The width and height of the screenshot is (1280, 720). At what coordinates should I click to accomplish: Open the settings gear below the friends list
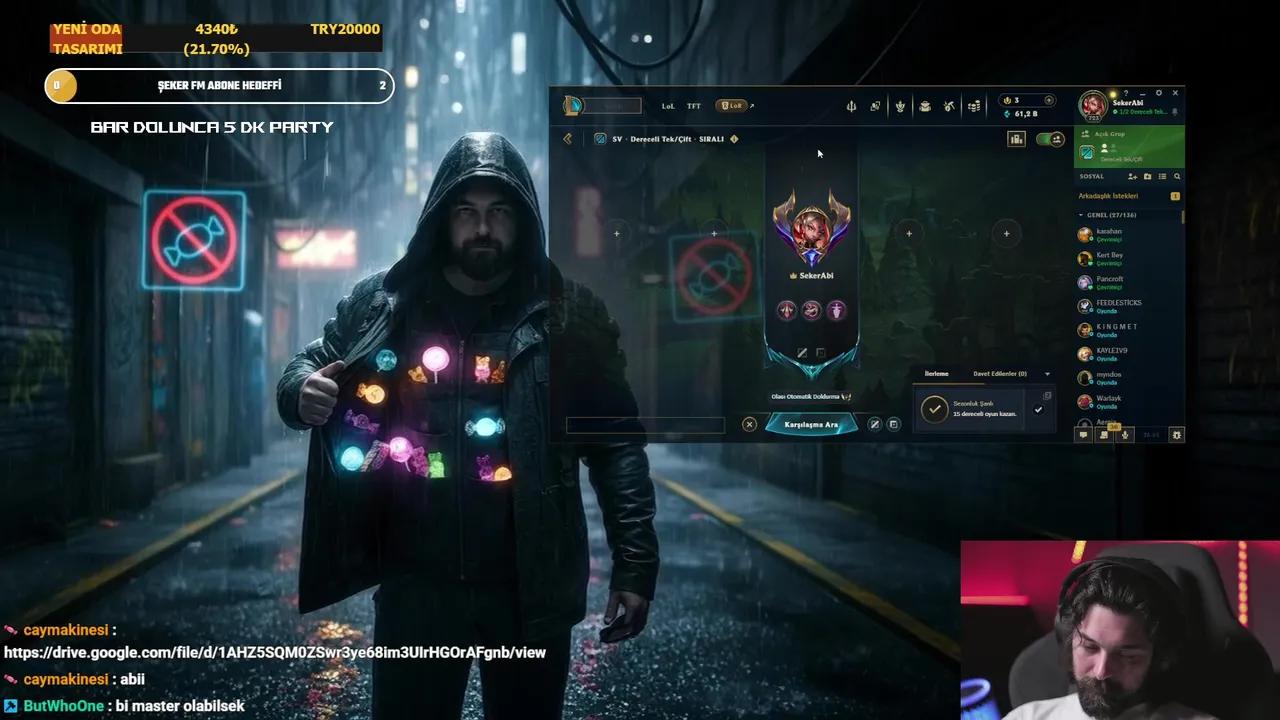coord(1175,435)
